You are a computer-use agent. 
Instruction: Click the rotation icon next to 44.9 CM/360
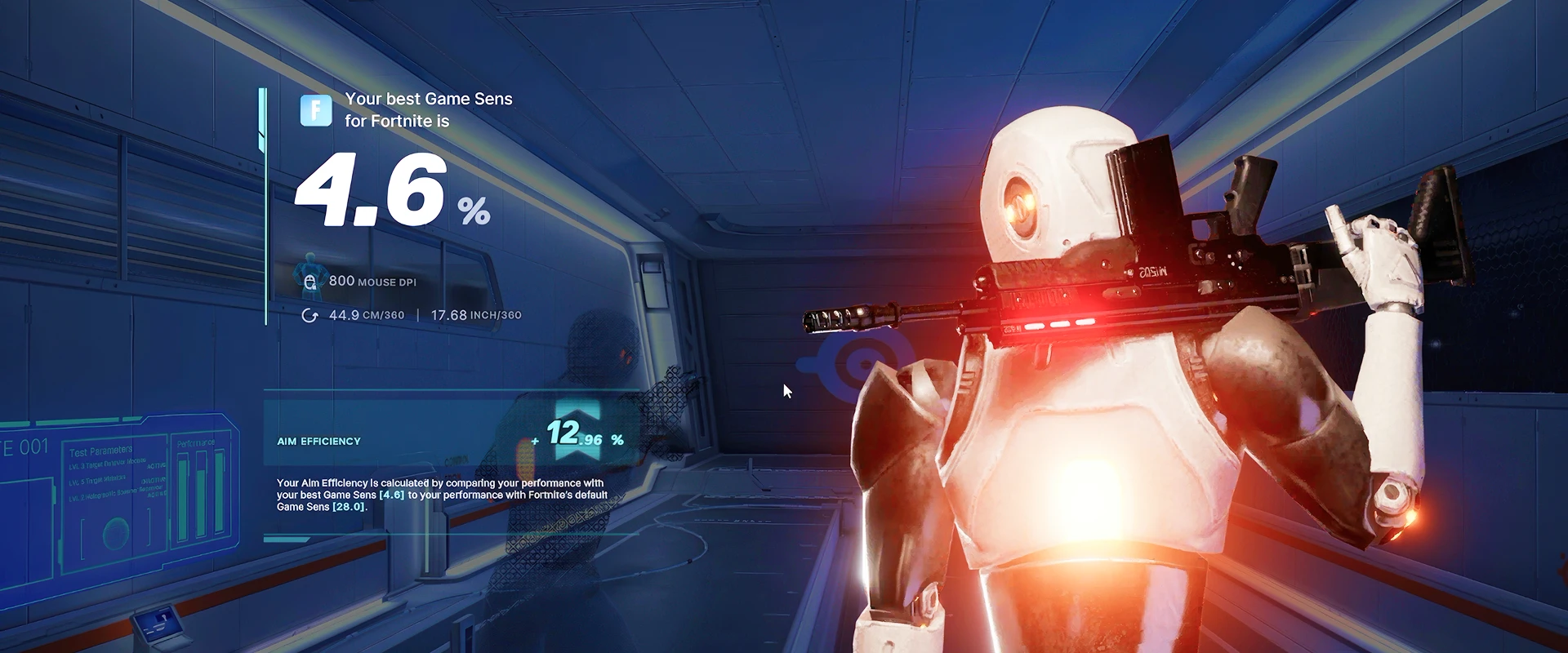pos(310,314)
